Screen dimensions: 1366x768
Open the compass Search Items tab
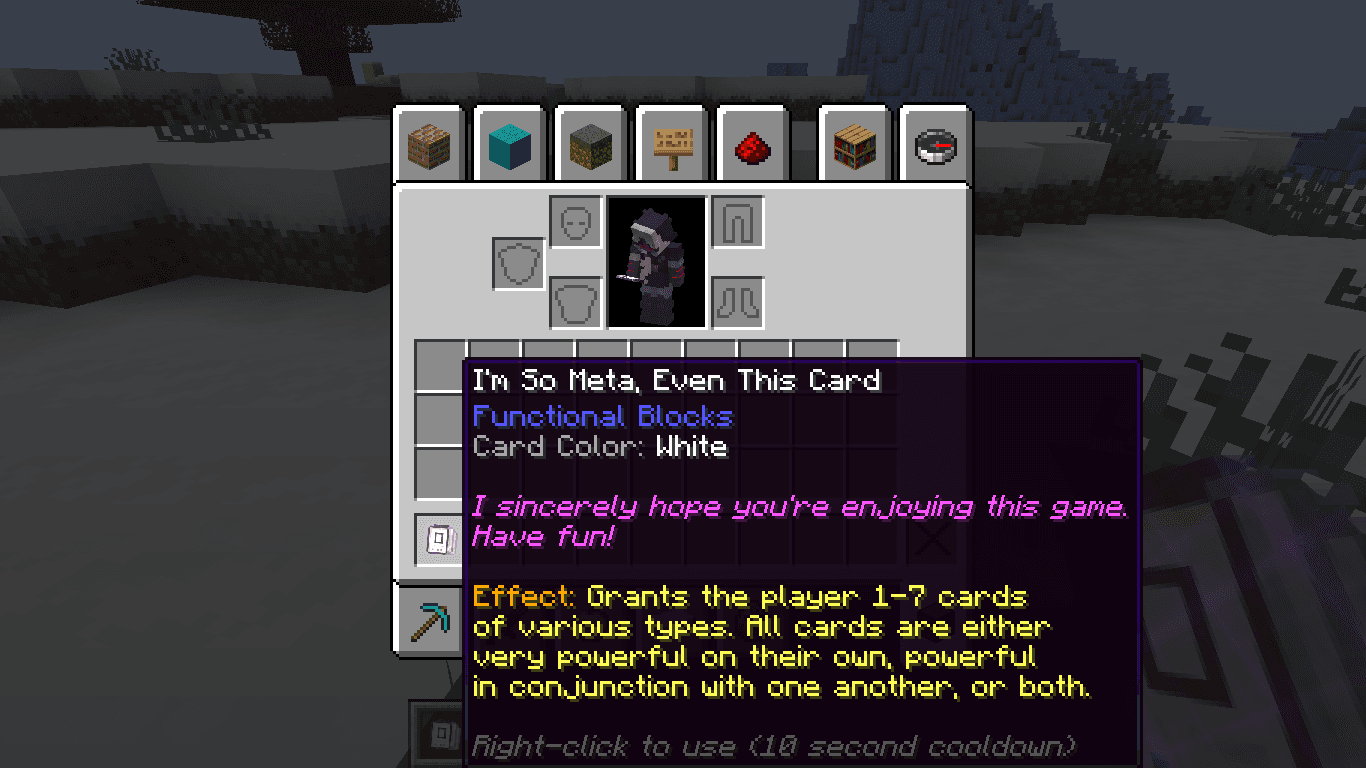coord(936,147)
